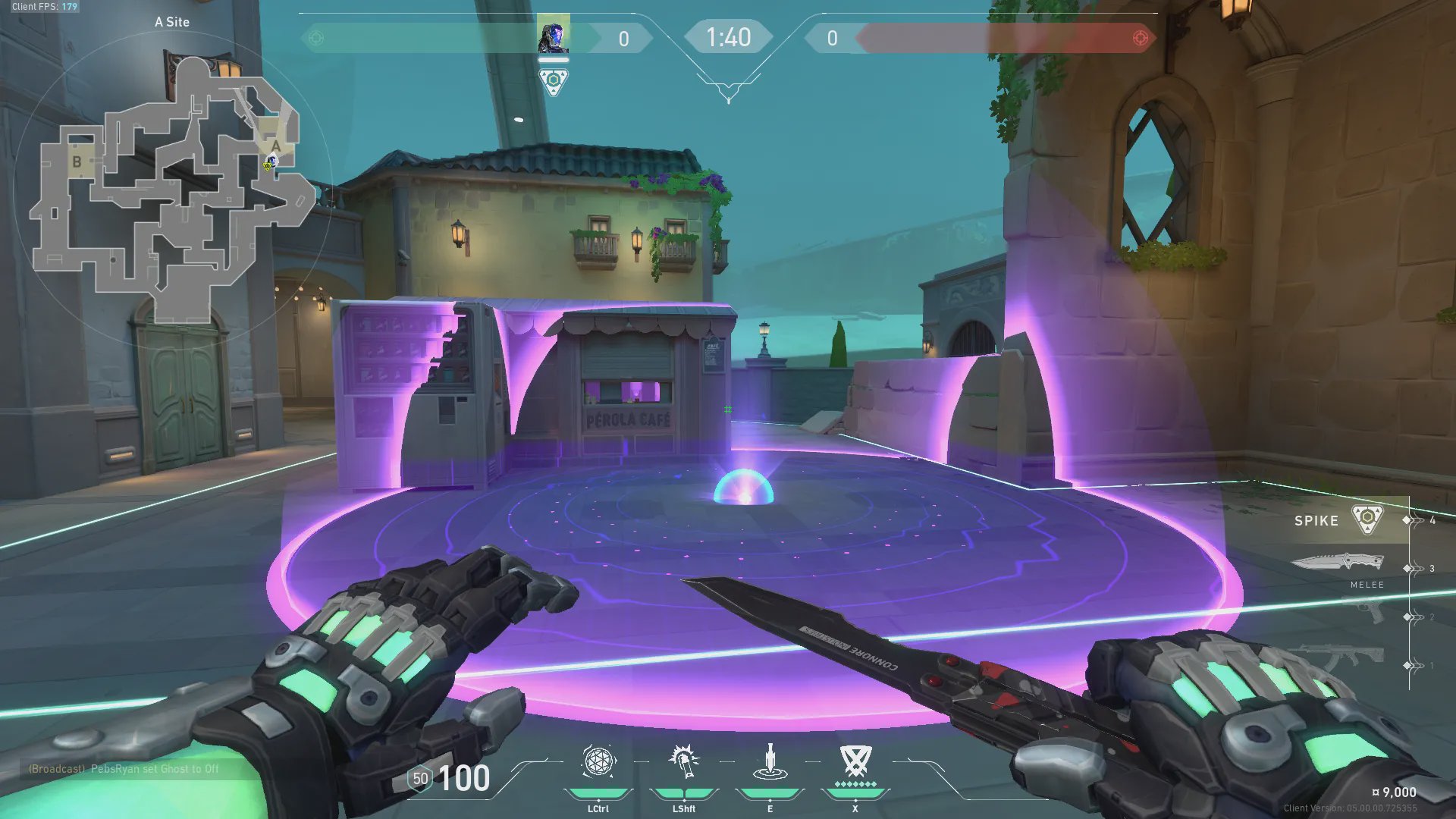Activate the FLASH/drive hand ability icon
This screenshot has width=1456, height=819.
683,761
